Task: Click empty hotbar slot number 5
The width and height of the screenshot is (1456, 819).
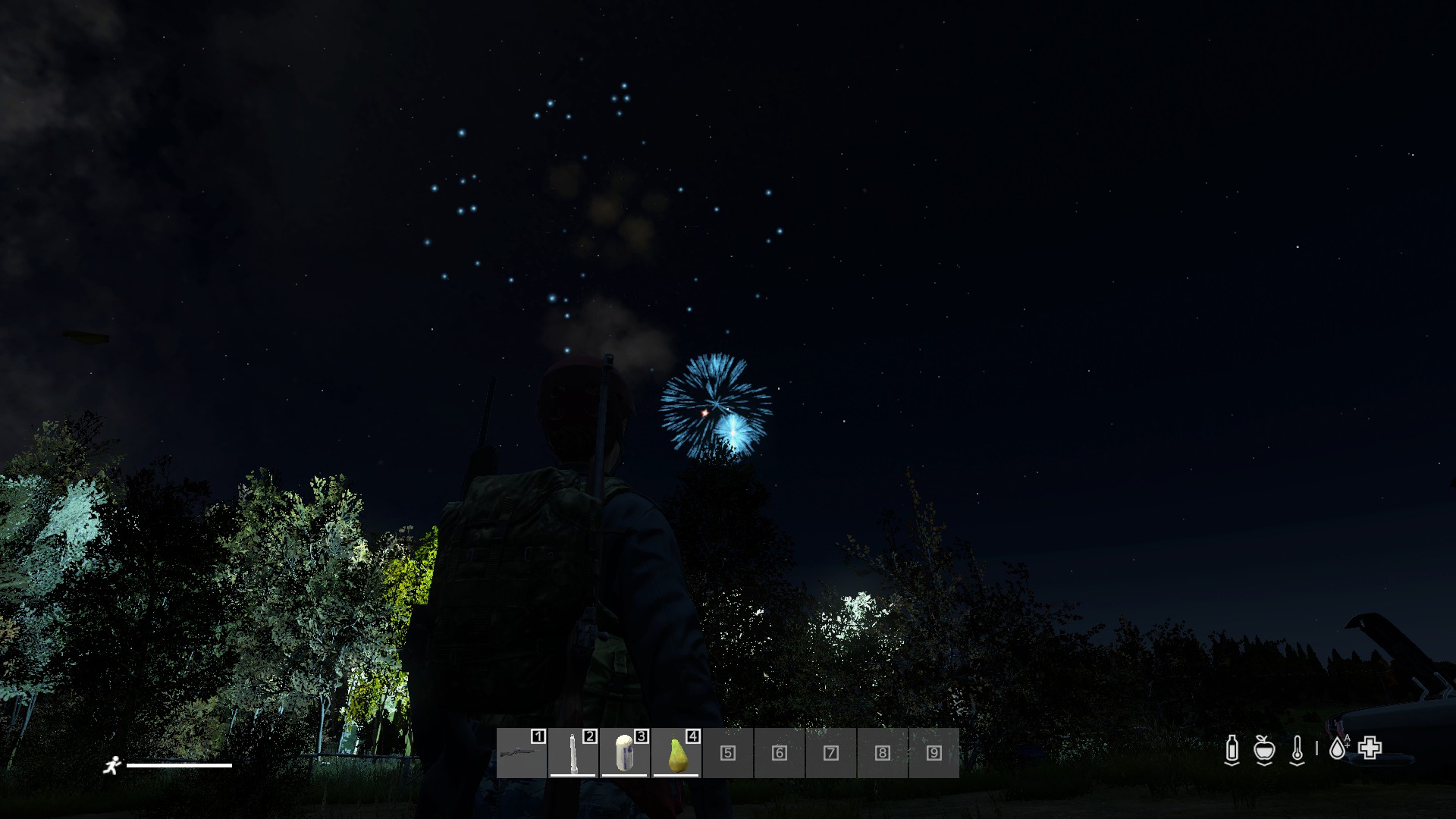Action: 728,753
